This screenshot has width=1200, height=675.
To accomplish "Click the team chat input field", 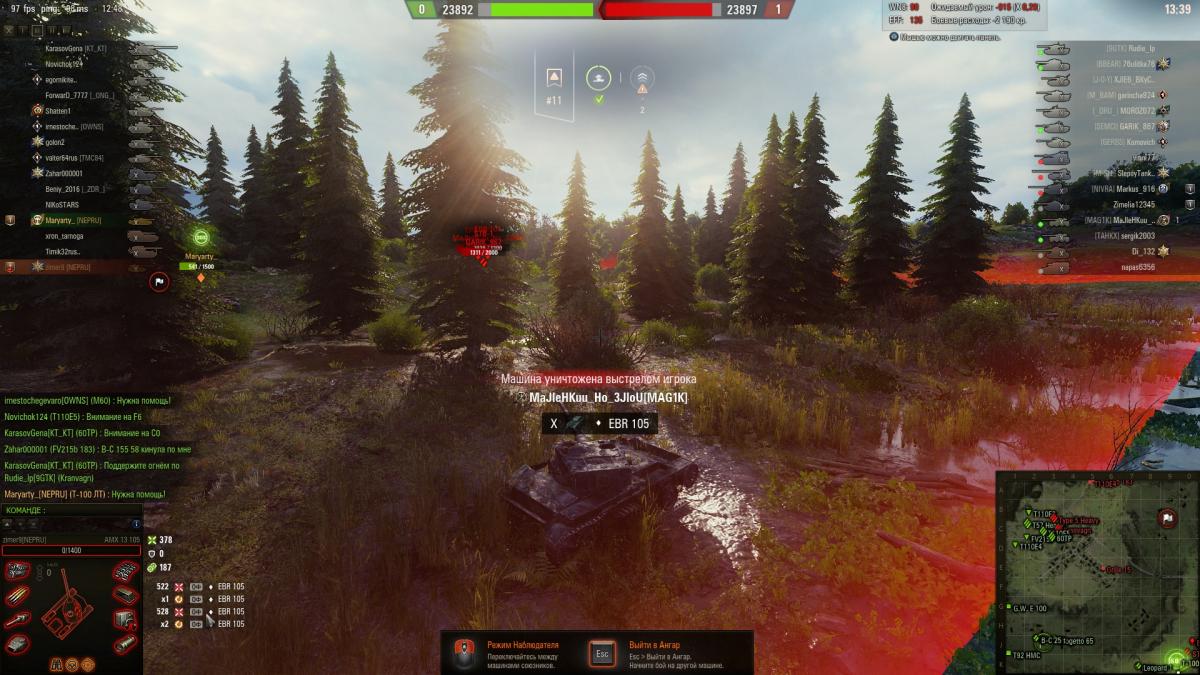I will [70, 524].
